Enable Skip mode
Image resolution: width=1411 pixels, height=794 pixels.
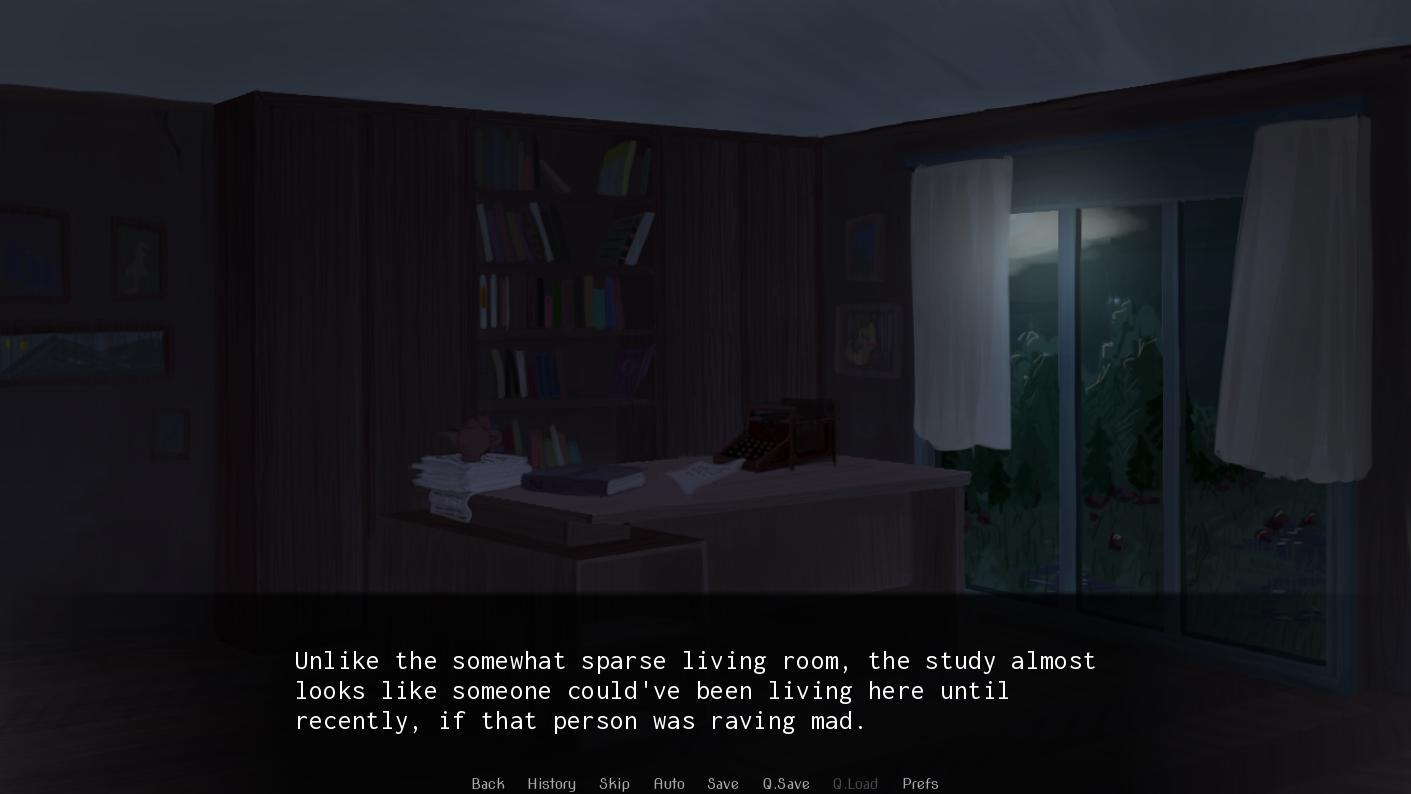(x=614, y=784)
